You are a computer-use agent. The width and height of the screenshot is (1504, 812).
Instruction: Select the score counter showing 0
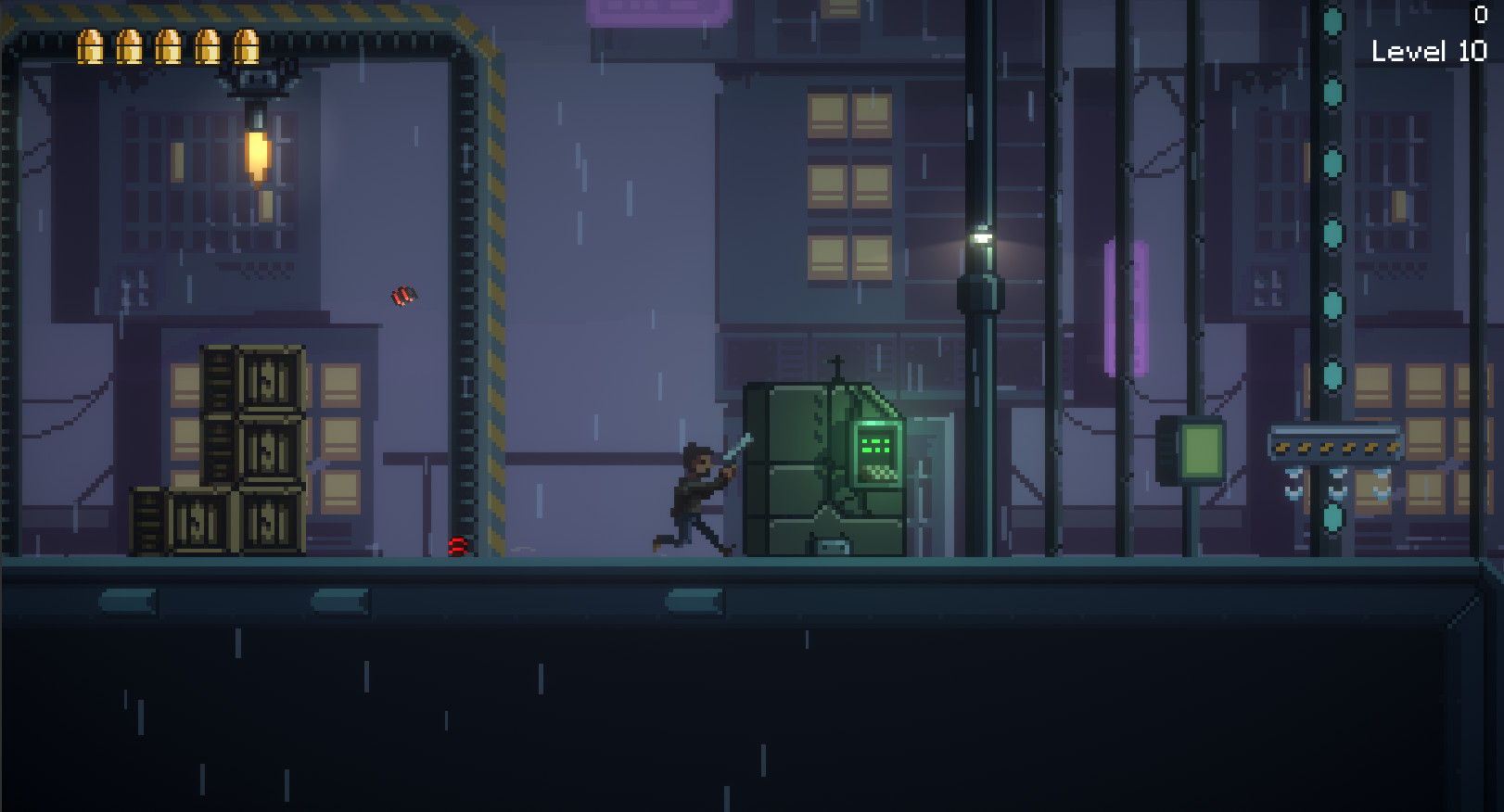[x=1484, y=14]
